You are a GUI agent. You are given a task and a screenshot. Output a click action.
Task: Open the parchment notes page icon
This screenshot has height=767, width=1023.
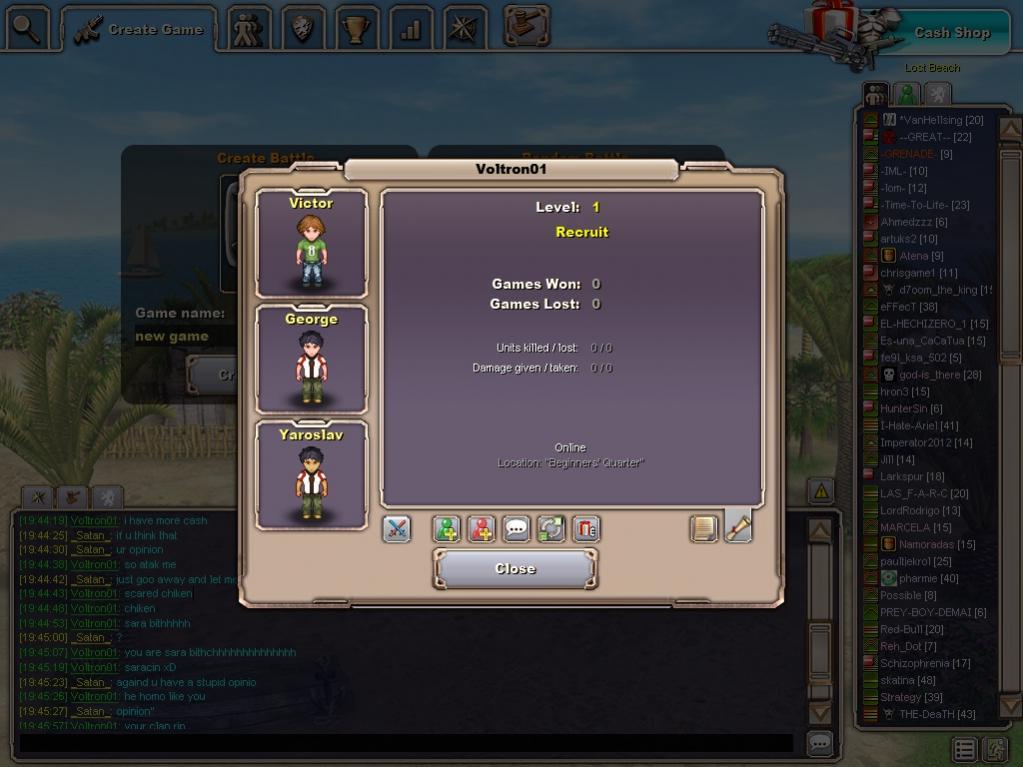click(x=704, y=528)
